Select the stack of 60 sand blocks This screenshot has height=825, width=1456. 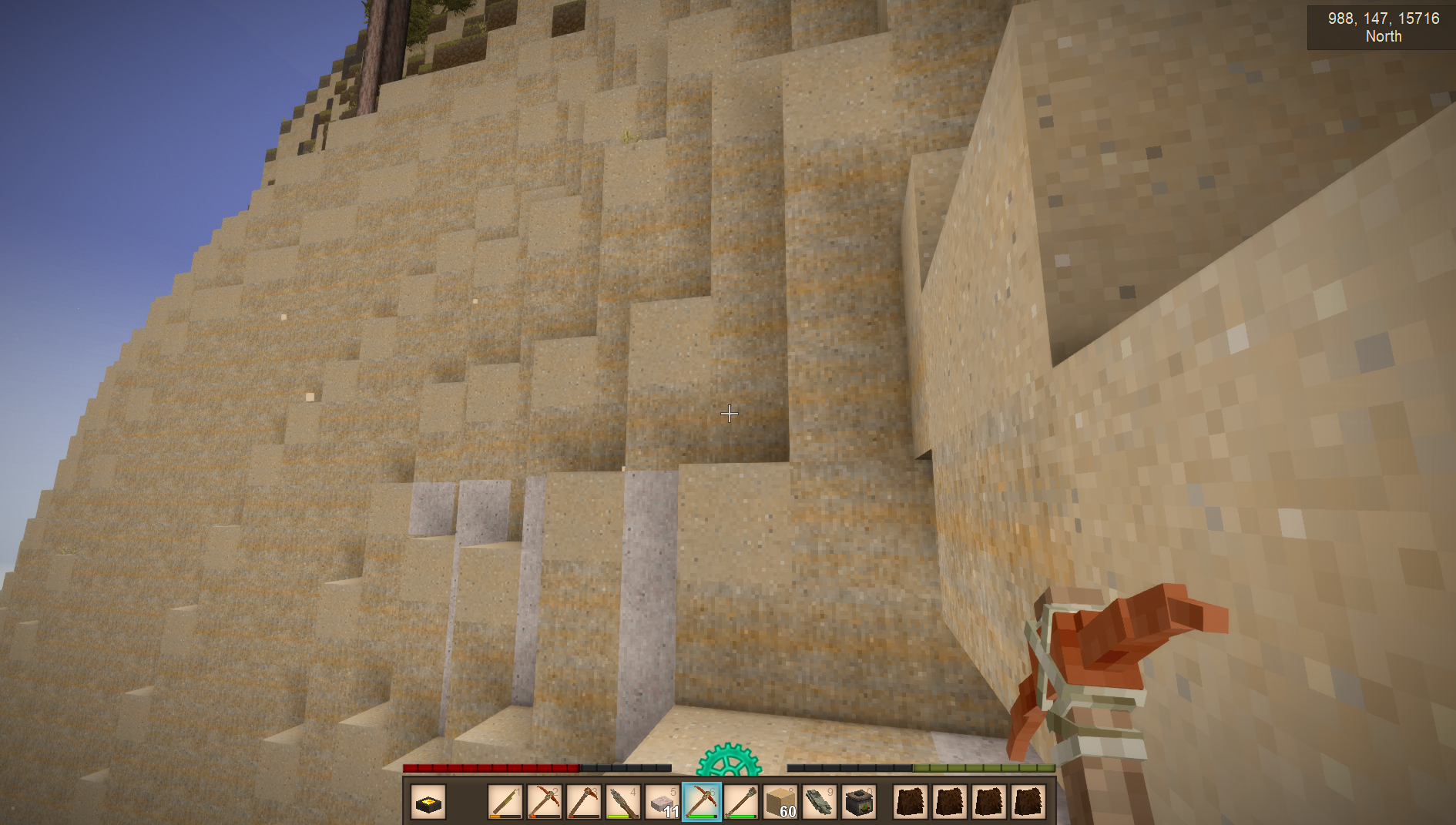[x=780, y=803]
